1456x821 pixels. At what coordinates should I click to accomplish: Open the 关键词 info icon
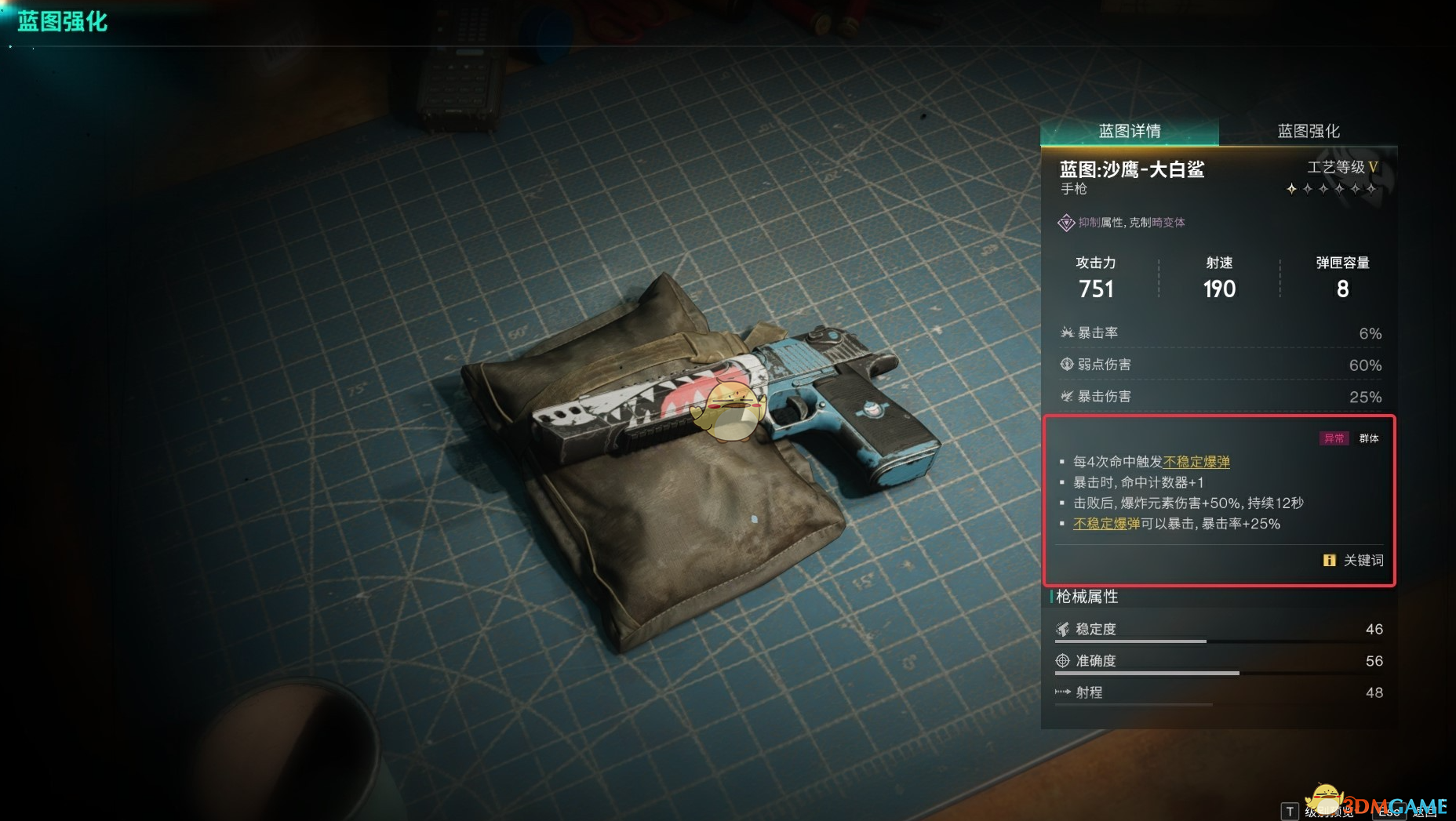pyautogui.click(x=1329, y=561)
